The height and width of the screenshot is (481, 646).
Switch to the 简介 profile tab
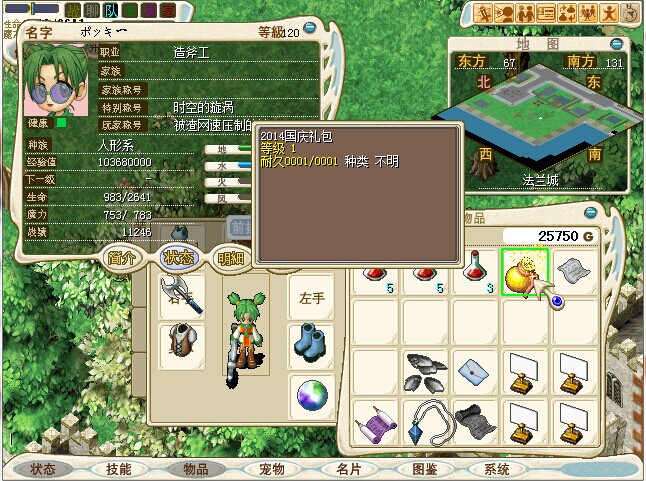coord(122,257)
